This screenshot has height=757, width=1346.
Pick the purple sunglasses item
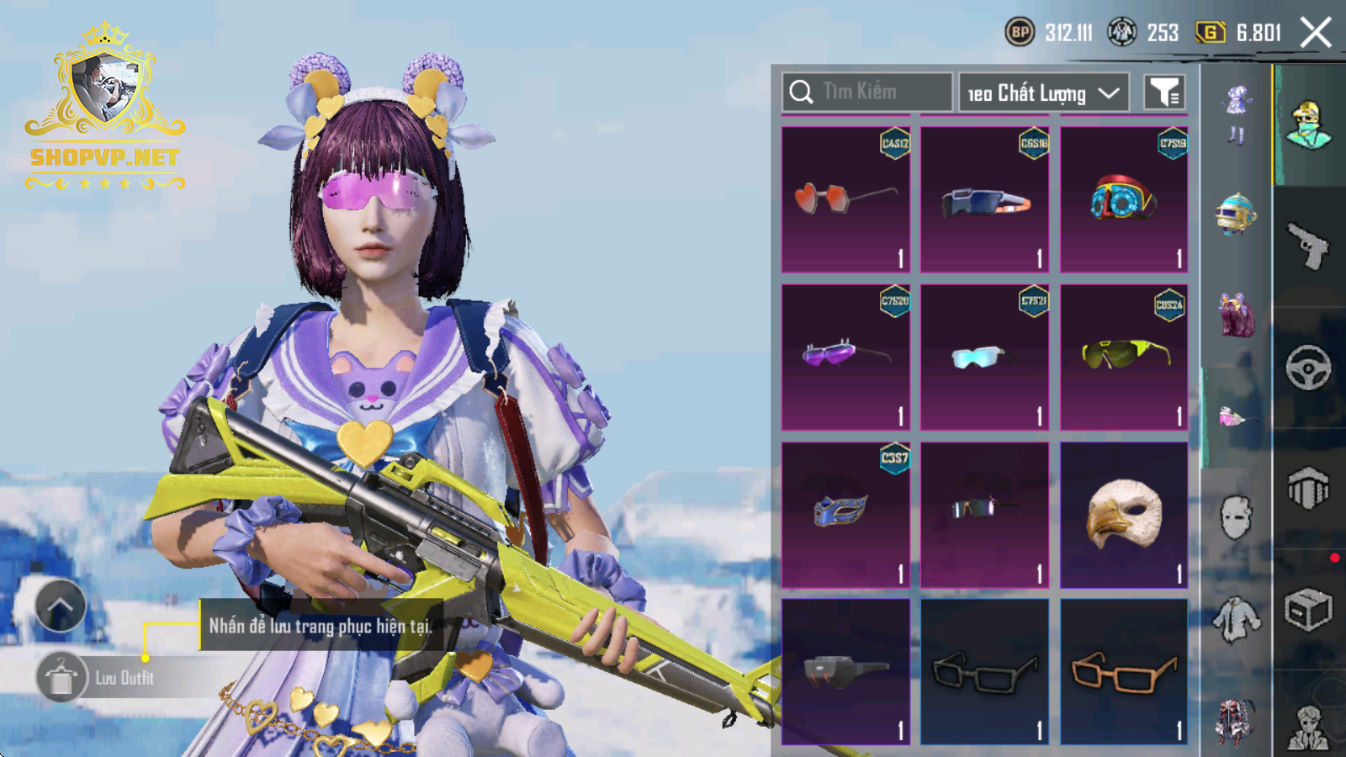pyautogui.click(x=846, y=357)
